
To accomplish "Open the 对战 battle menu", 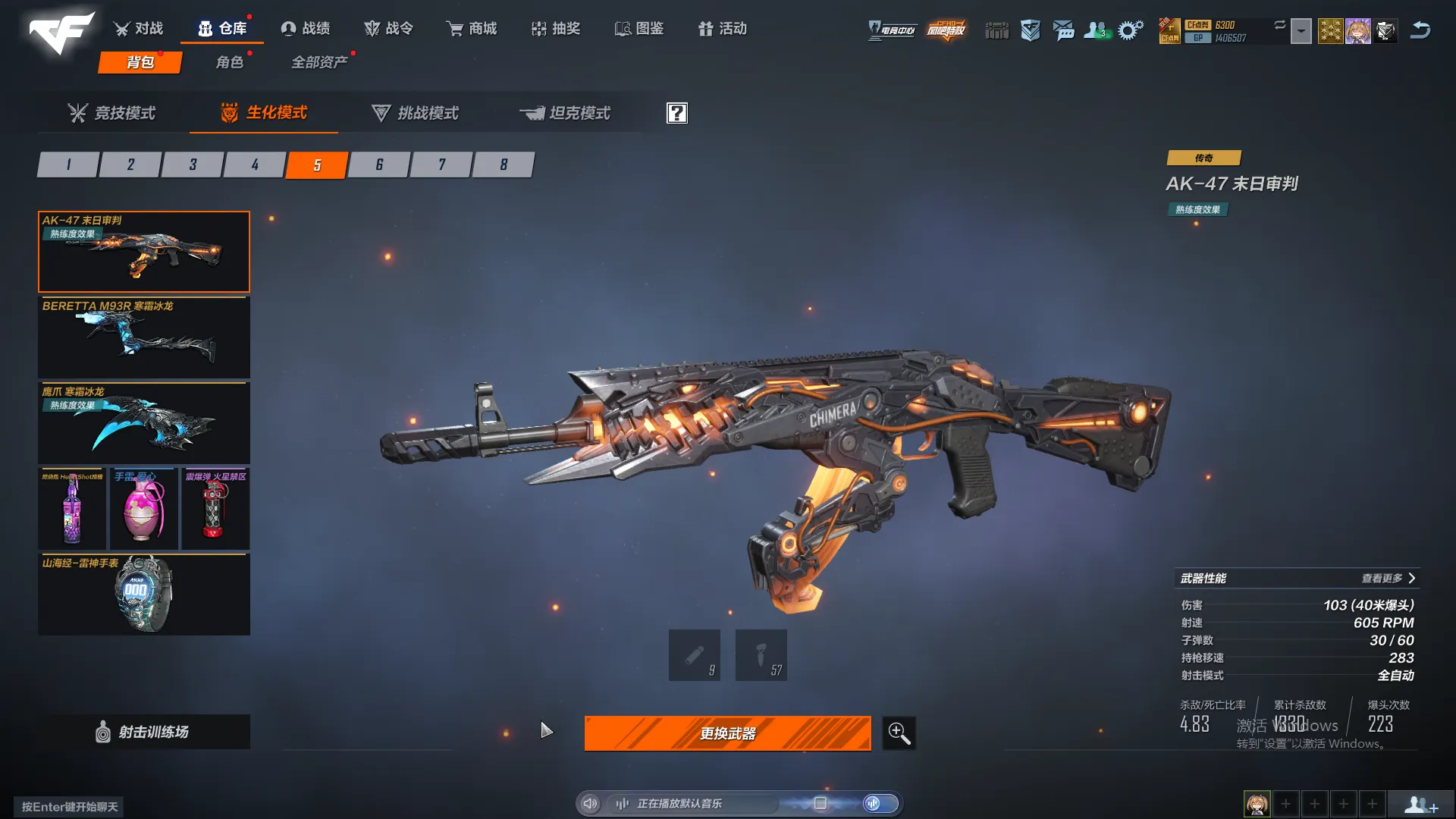I will click(138, 29).
